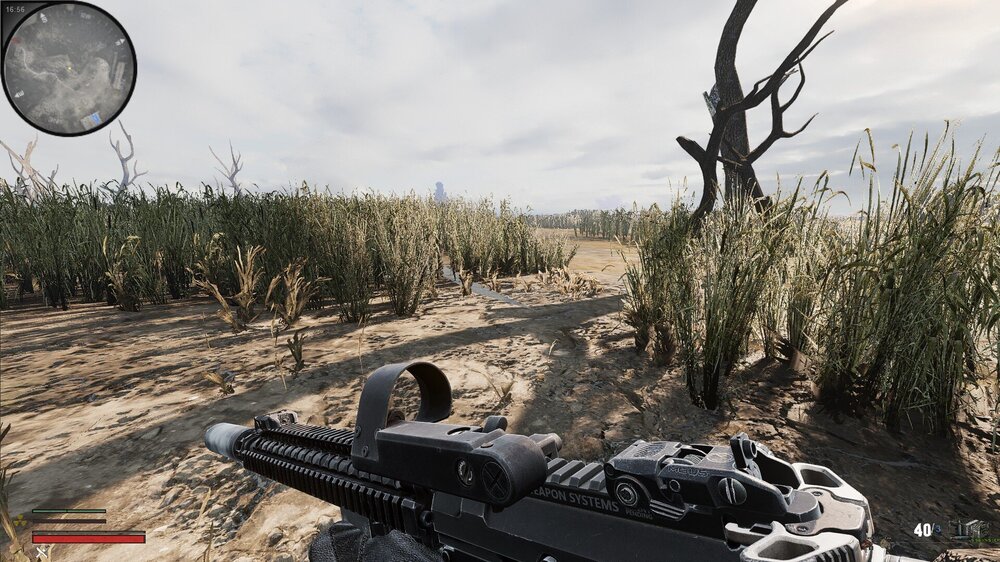This screenshot has height=562, width=1000.
Task: Open the circular minimap
Action: 68,68
